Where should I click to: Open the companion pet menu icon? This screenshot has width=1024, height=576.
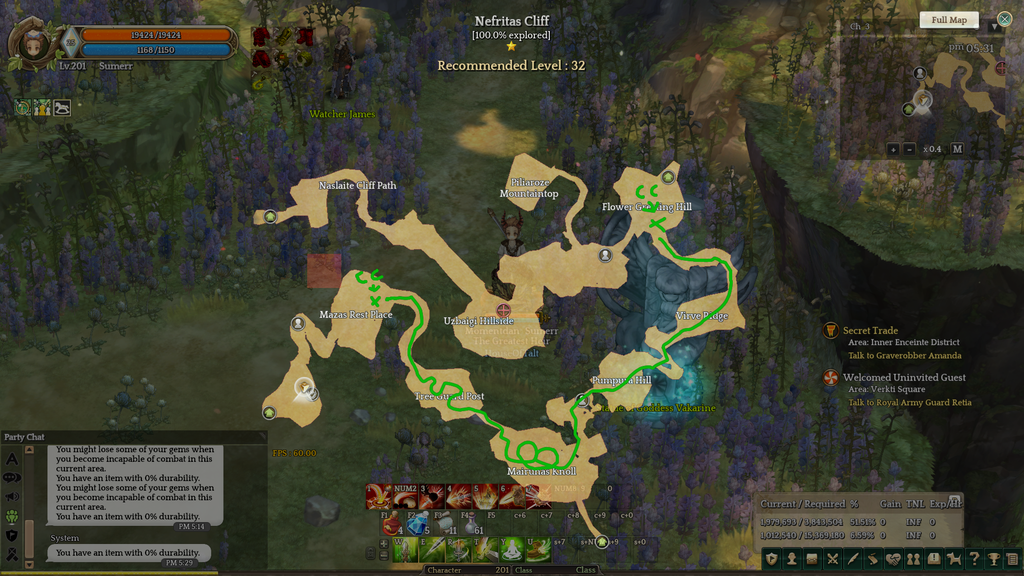tap(954, 558)
